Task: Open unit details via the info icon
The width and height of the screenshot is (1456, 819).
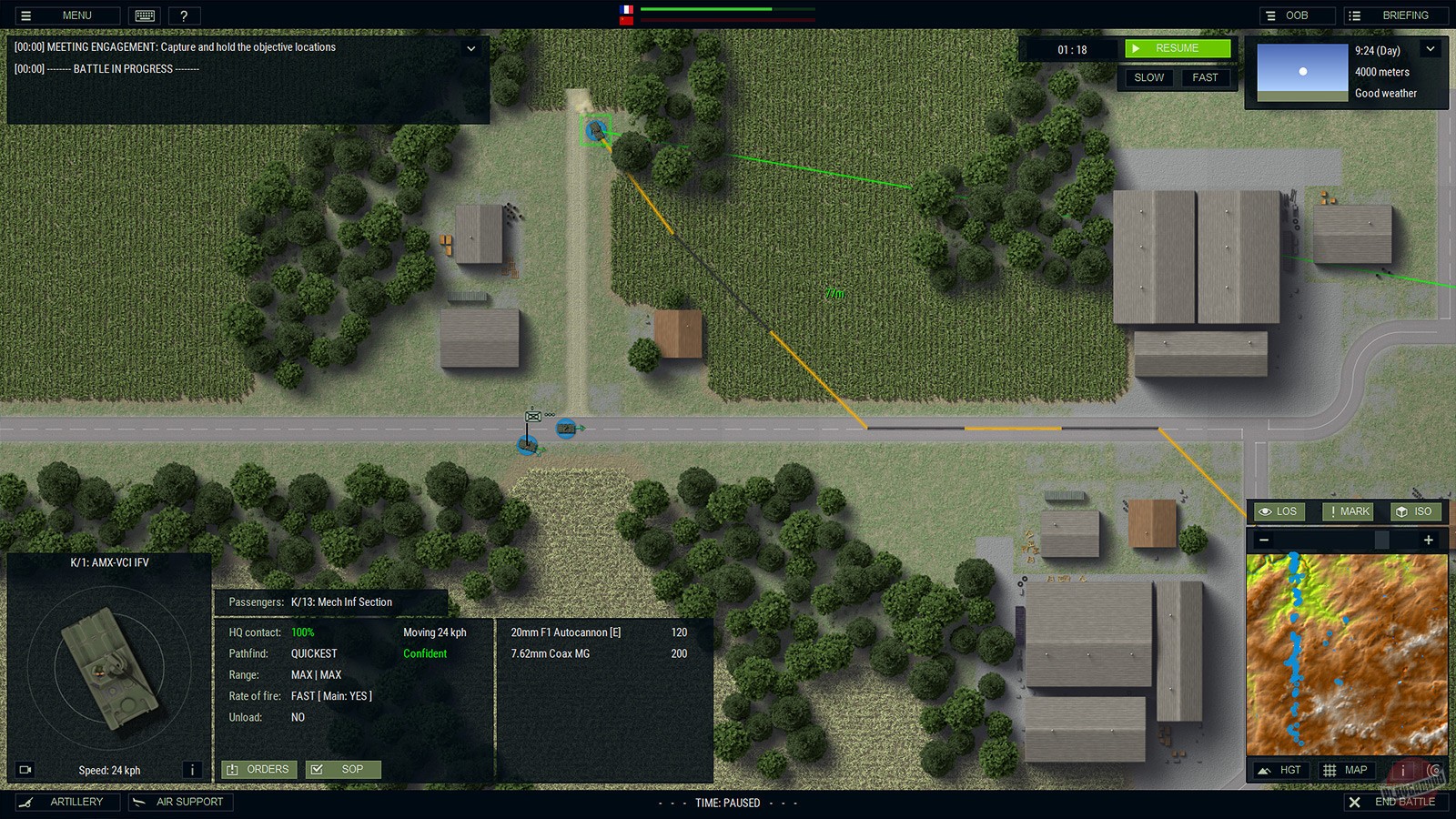Action: (x=192, y=770)
